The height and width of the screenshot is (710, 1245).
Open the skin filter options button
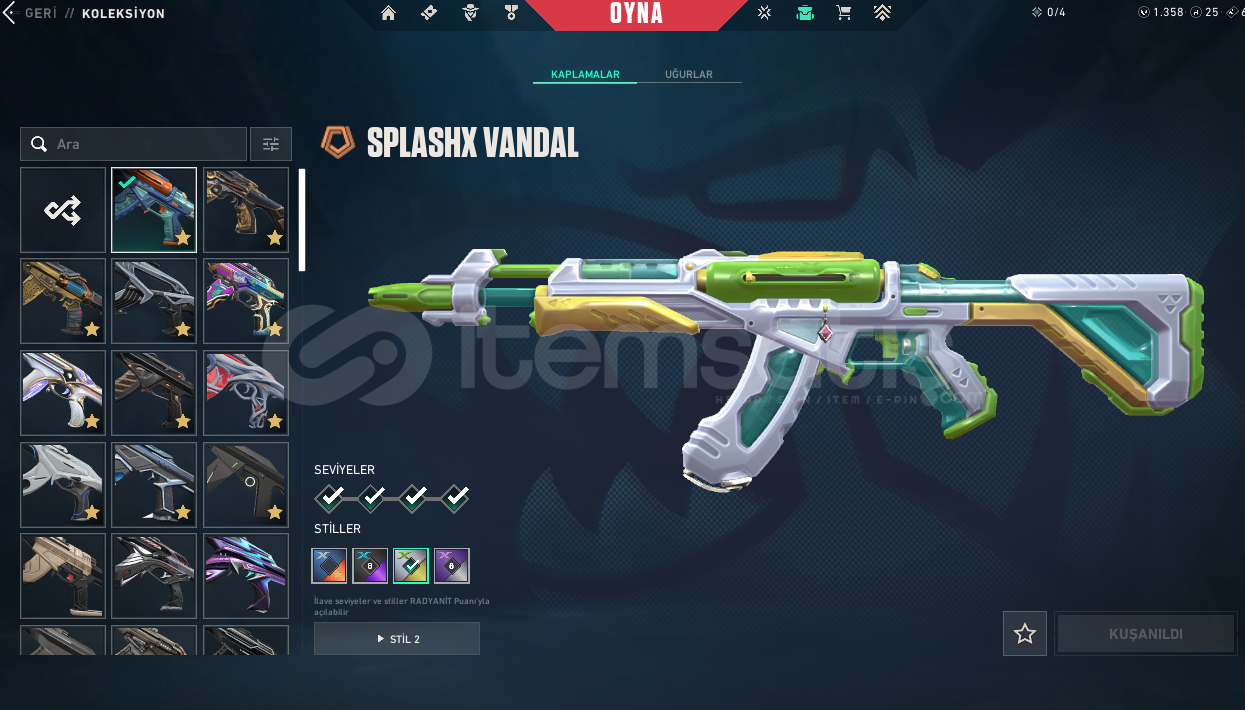pyautogui.click(x=271, y=144)
